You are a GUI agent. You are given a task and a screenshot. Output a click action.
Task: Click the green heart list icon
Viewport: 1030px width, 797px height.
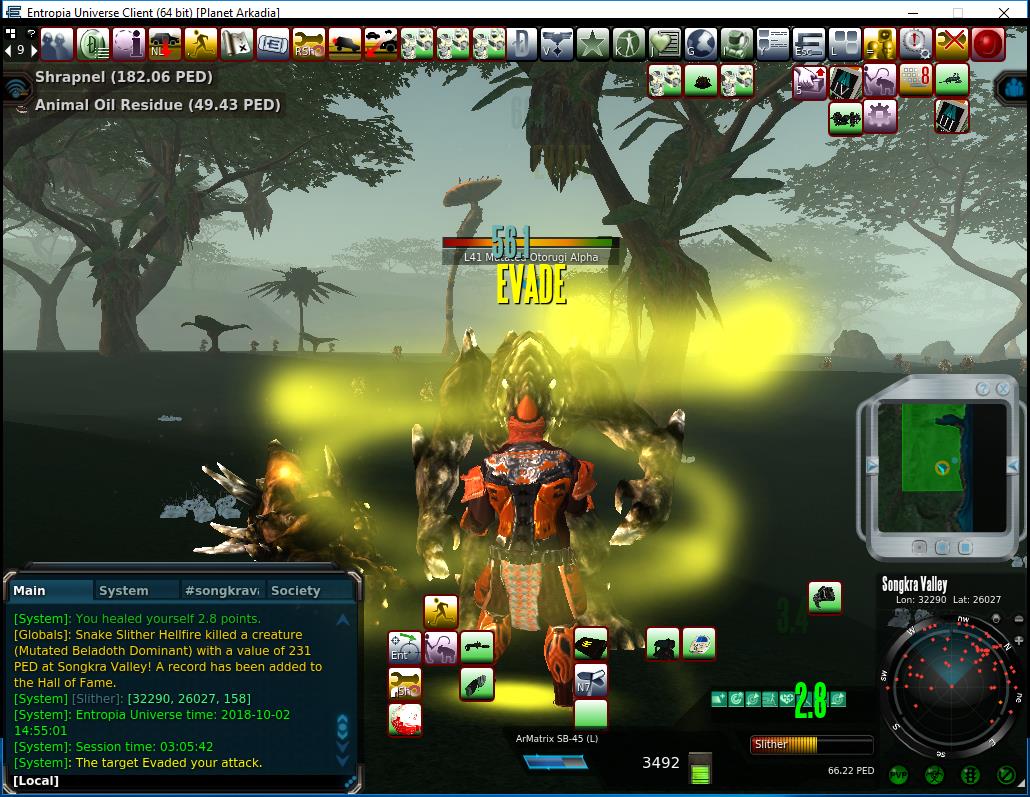click(664, 44)
